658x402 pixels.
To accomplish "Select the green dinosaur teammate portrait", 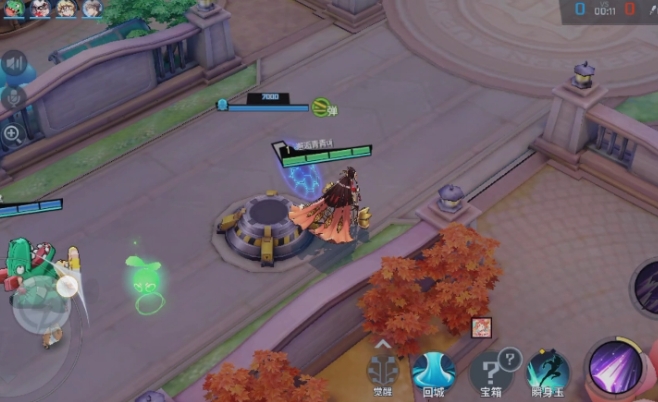I will [x=13, y=9].
